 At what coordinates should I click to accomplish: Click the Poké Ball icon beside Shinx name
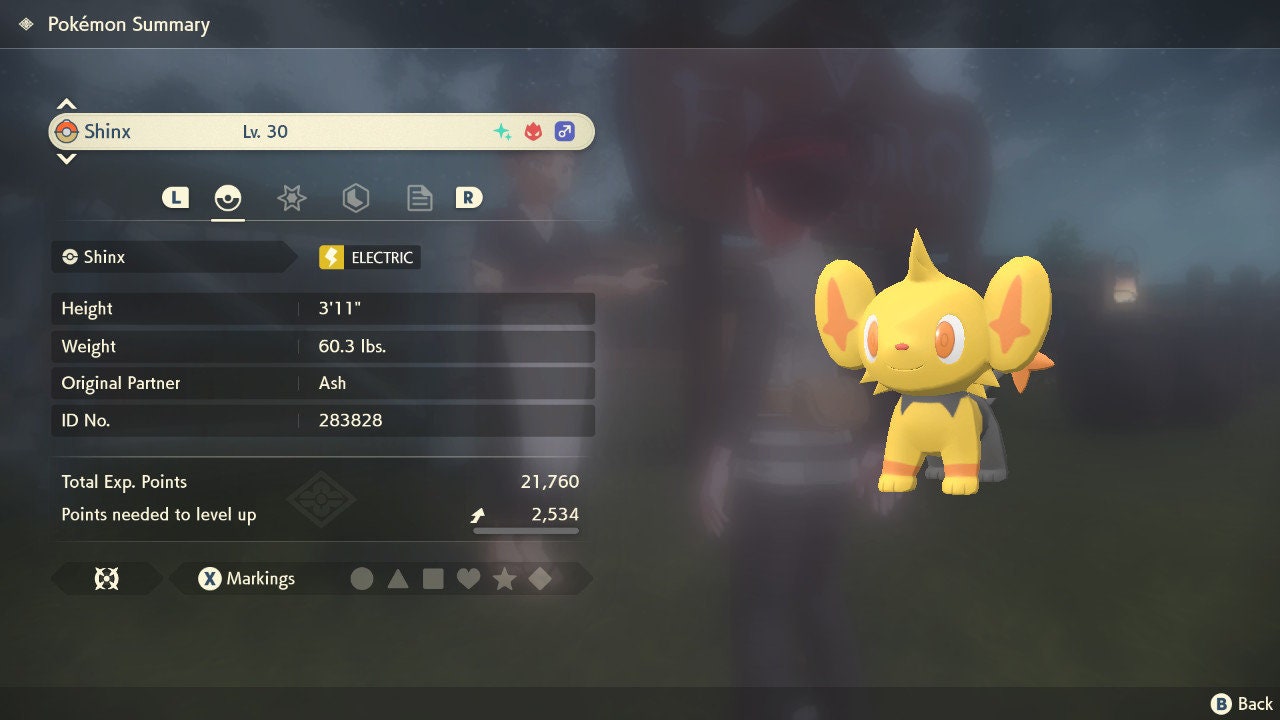[x=70, y=131]
